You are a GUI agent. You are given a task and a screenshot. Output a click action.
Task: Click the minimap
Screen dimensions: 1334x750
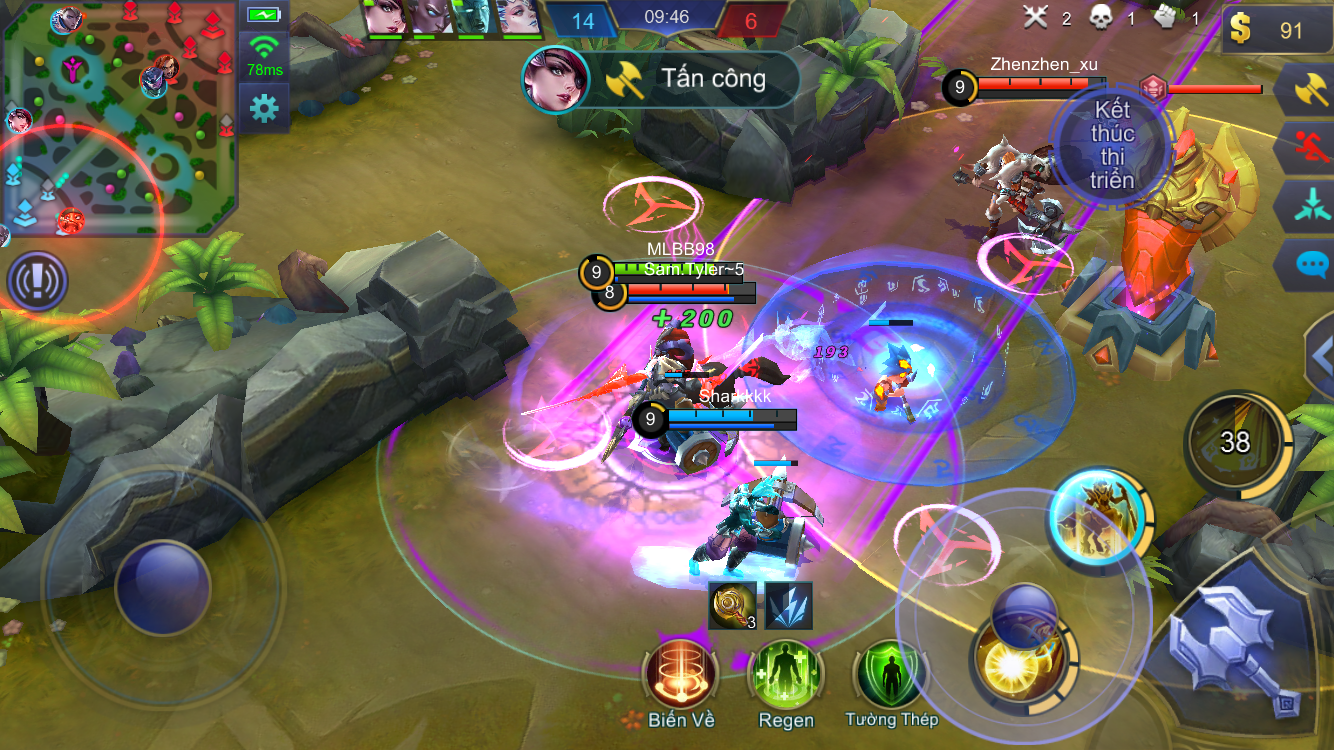click(119, 118)
